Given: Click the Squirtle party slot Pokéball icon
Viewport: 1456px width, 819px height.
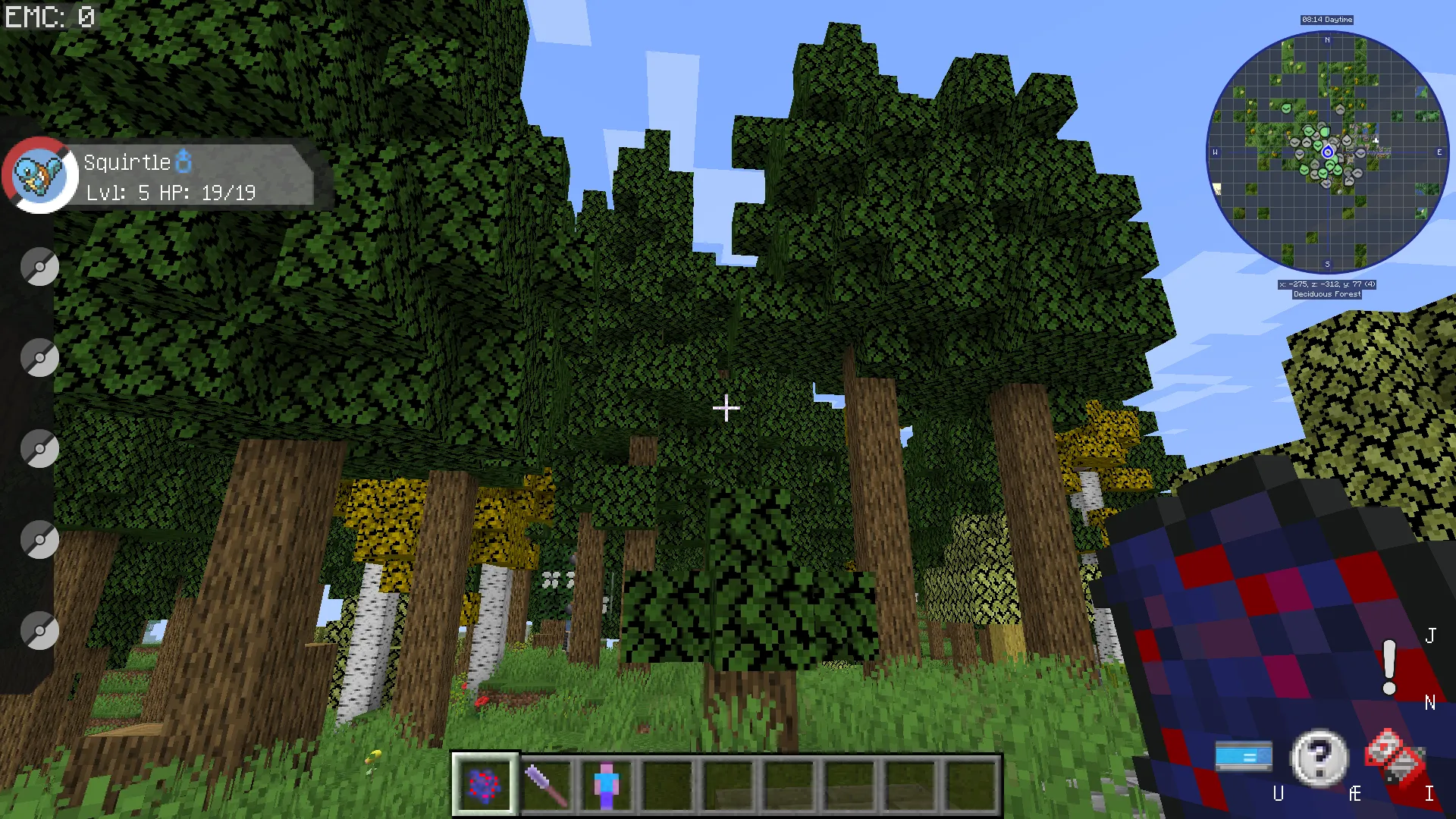Looking at the screenshot, I should point(38,174).
